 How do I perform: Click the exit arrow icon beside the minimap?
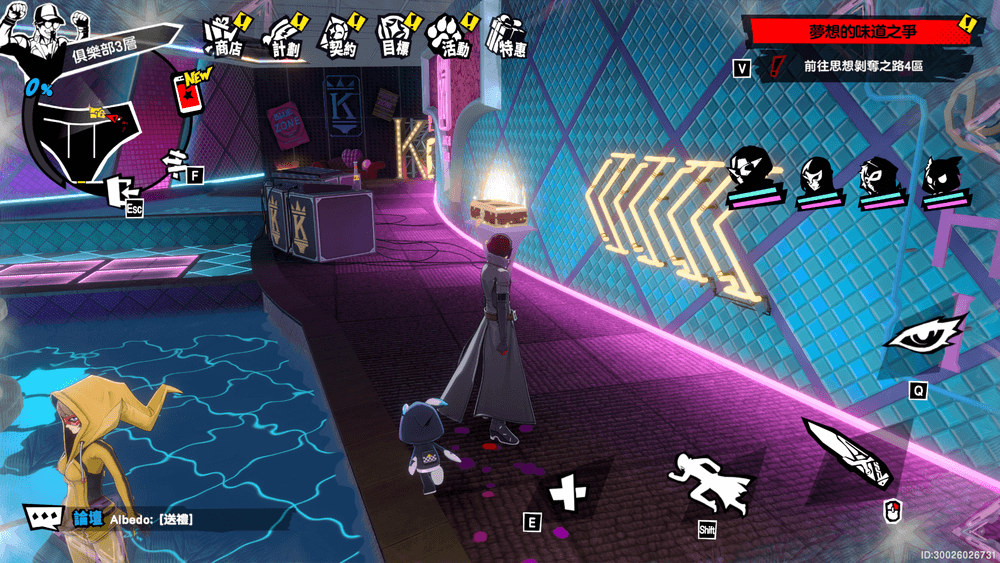click(x=121, y=190)
